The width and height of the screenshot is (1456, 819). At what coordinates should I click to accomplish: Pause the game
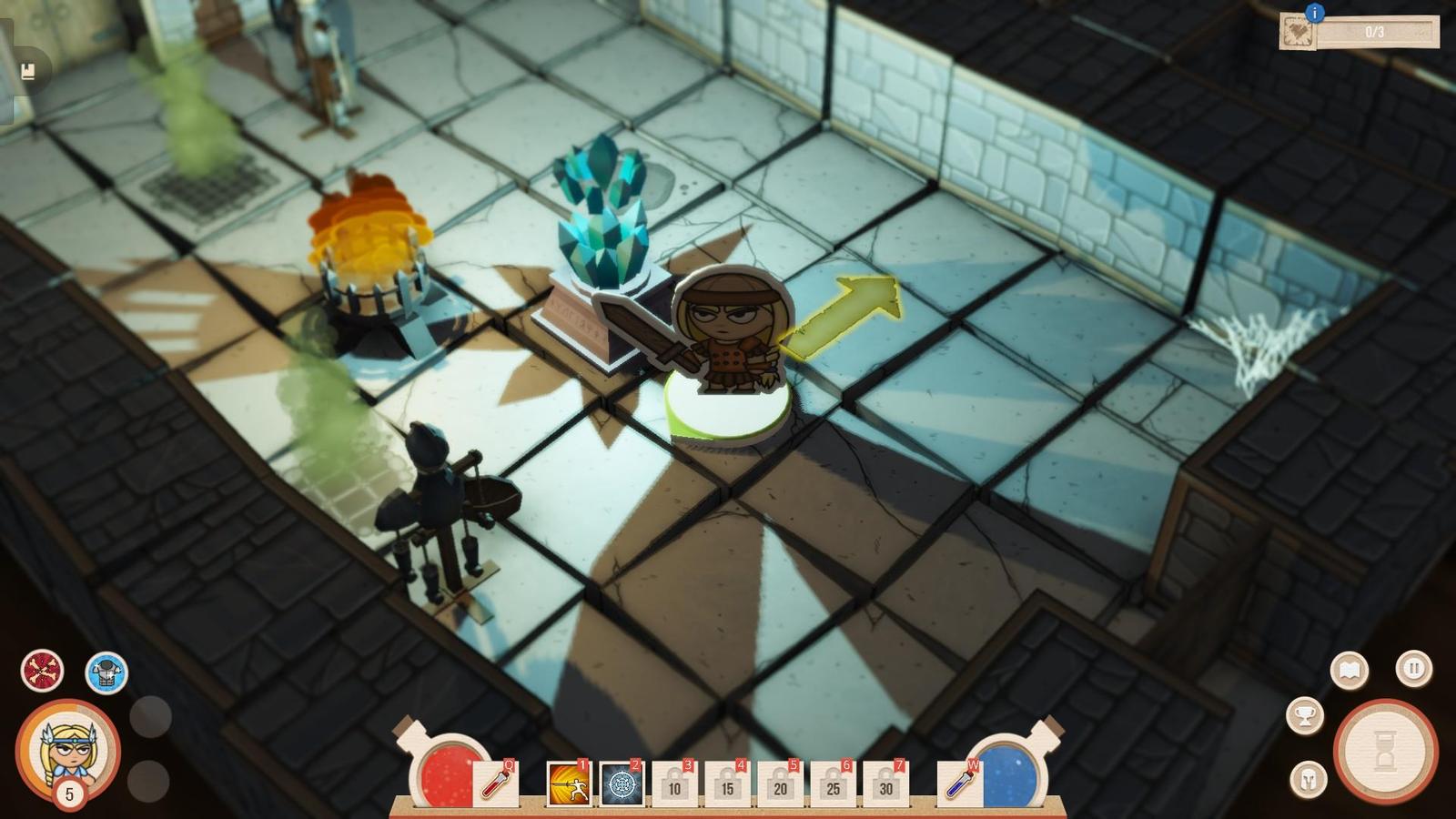pyautogui.click(x=1413, y=669)
